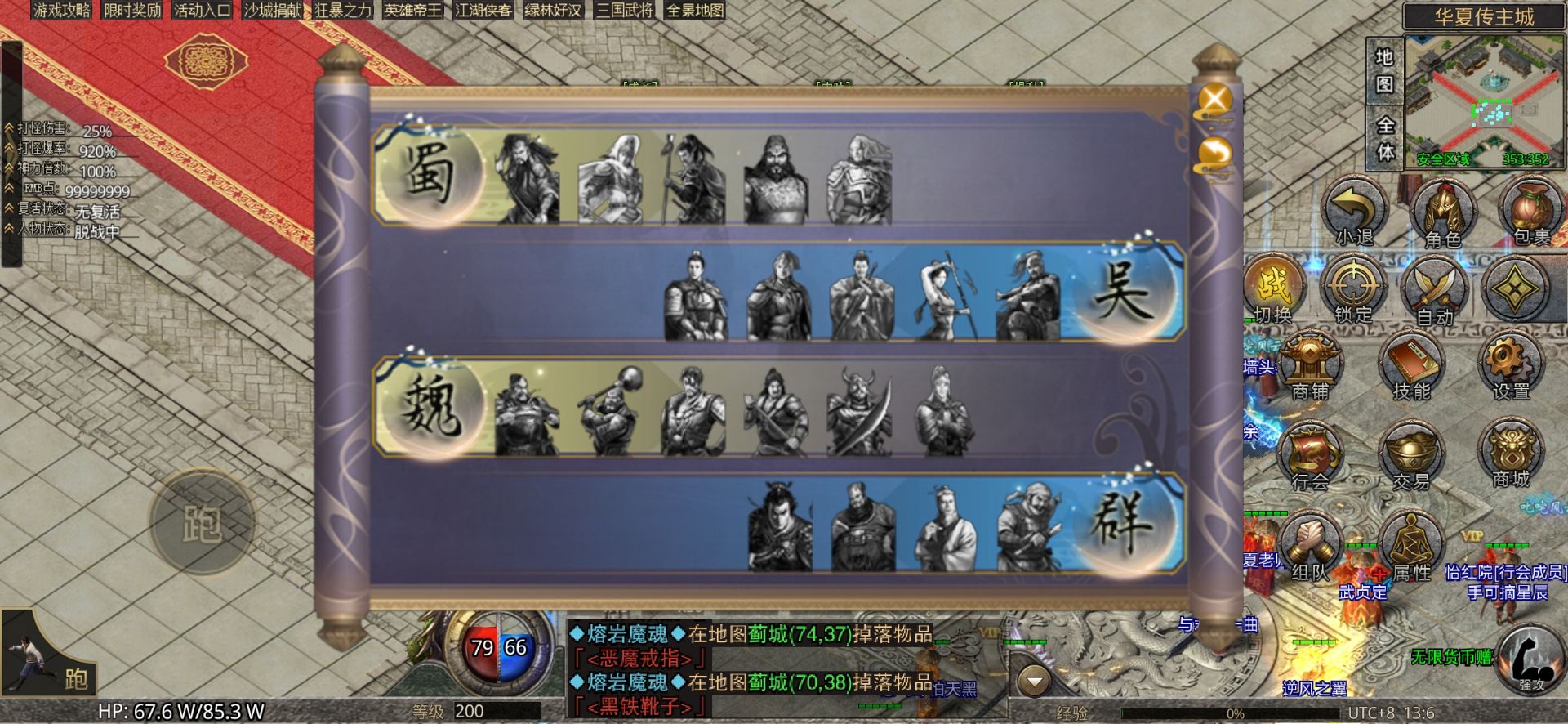Screen dimensions: 1568x724
Task: Open the 设置 settings gear
Action: coord(1511,367)
